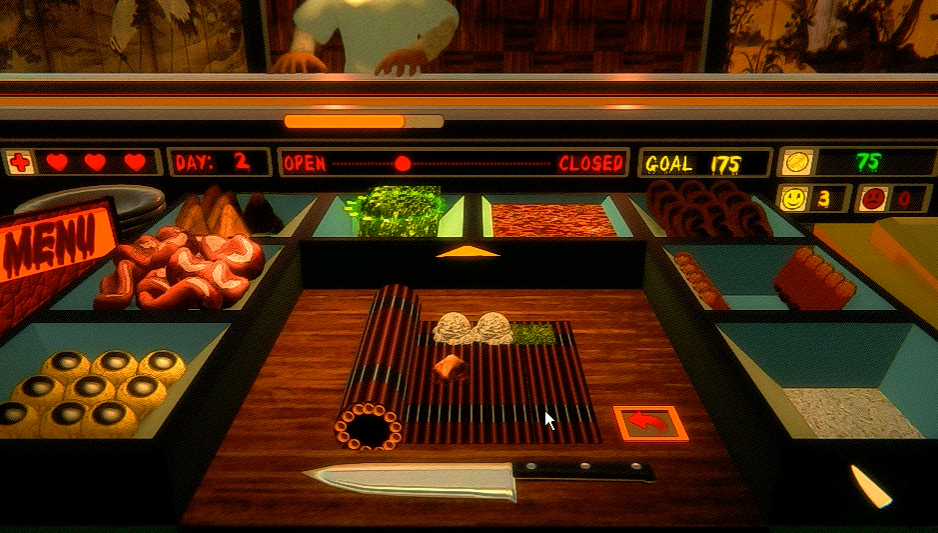Choose the red minced meat bin
The width and height of the screenshot is (938, 533).
click(x=552, y=219)
